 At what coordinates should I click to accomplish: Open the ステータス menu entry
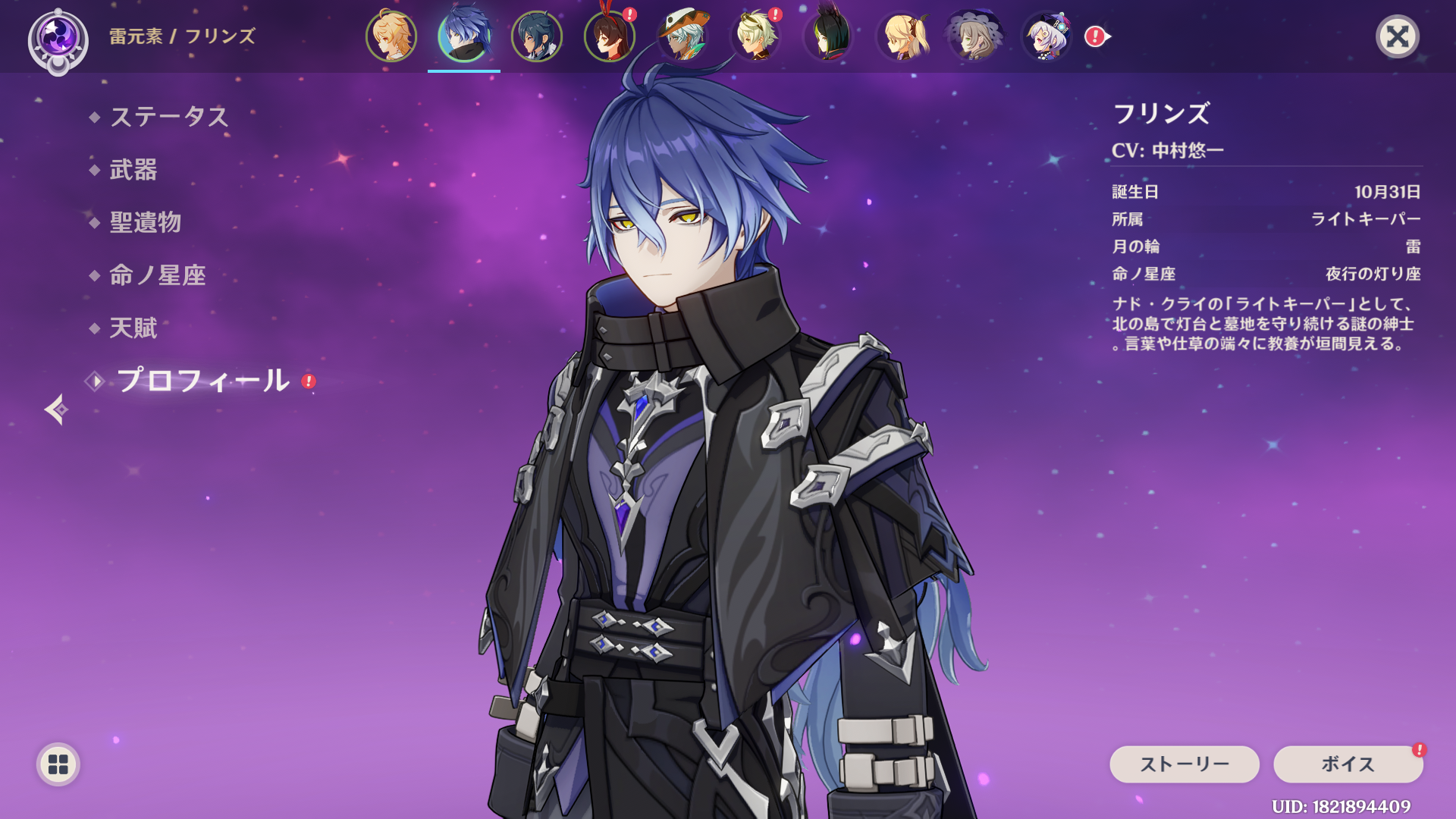click(x=168, y=117)
